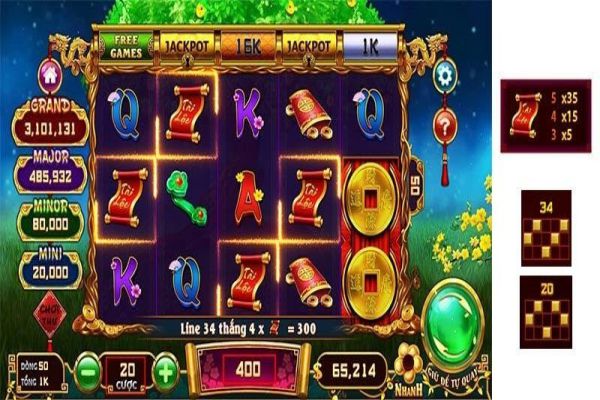Screen dimensions: 600x400
Task: Open settings with the gear icon
Action: pyautogui.click(x=445, y=73)
